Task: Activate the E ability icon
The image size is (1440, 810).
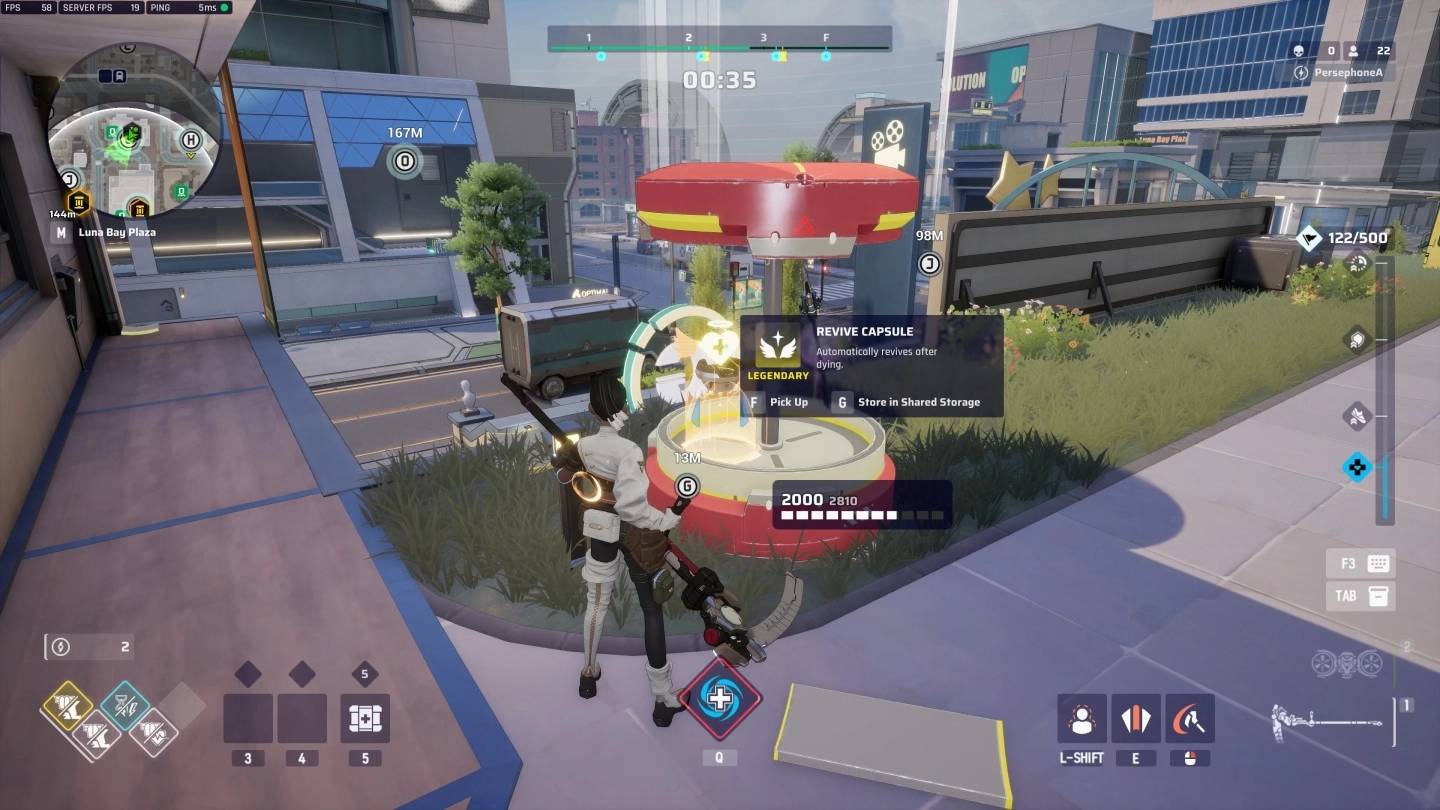Action: (1135, 718)
